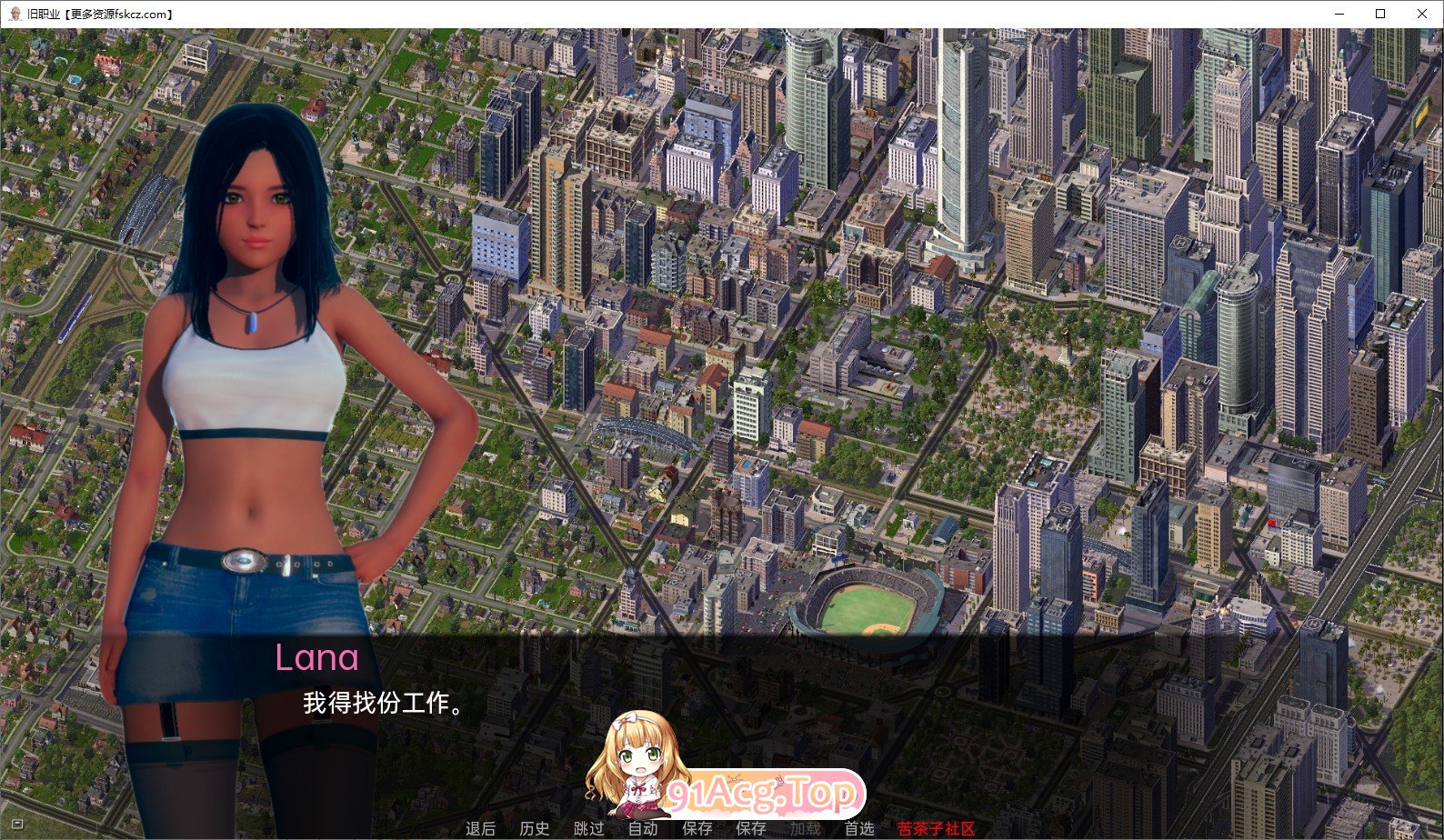The height and width of the screenshot is (840, 1444).
Task: Minimize the game window
Action: pyautogui.click(x=1338, y=14)
